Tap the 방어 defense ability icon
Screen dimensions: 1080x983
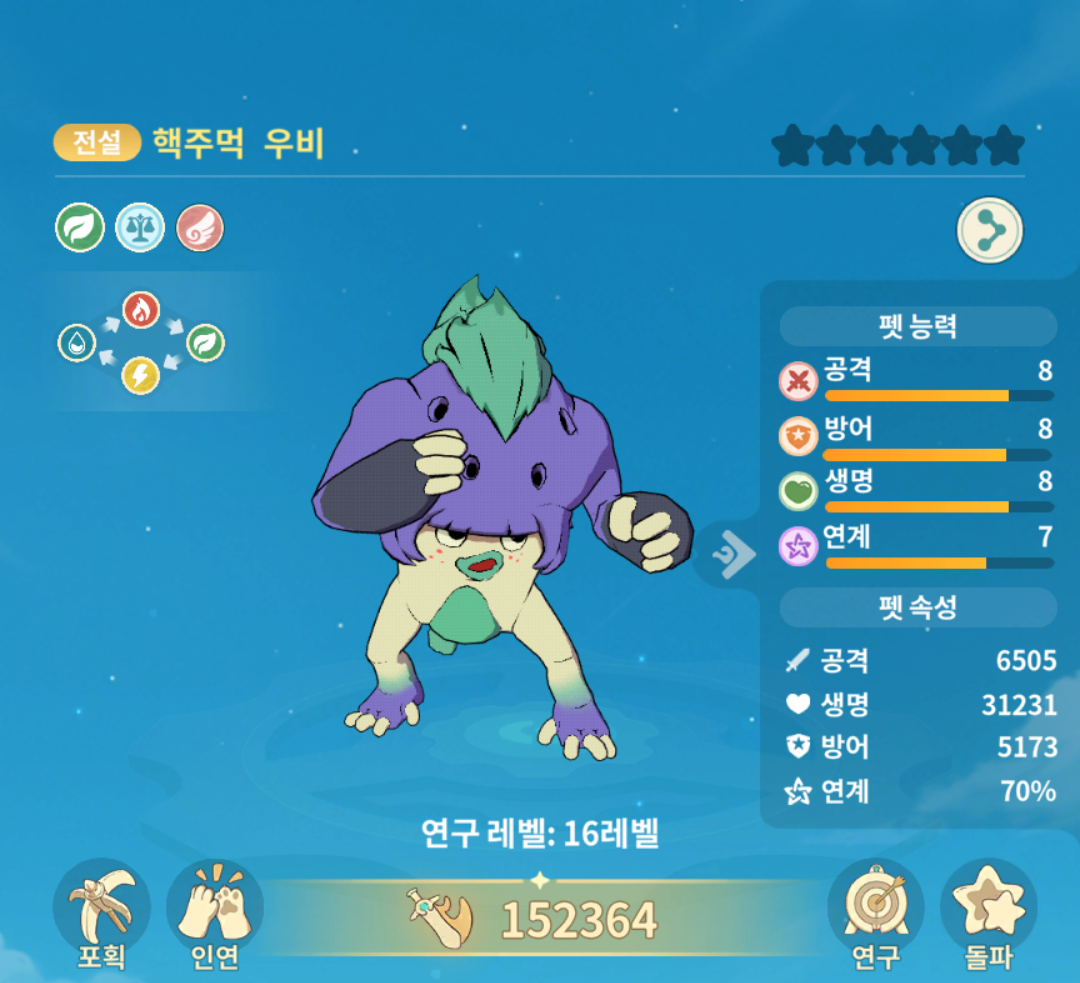tap(798, 436)
